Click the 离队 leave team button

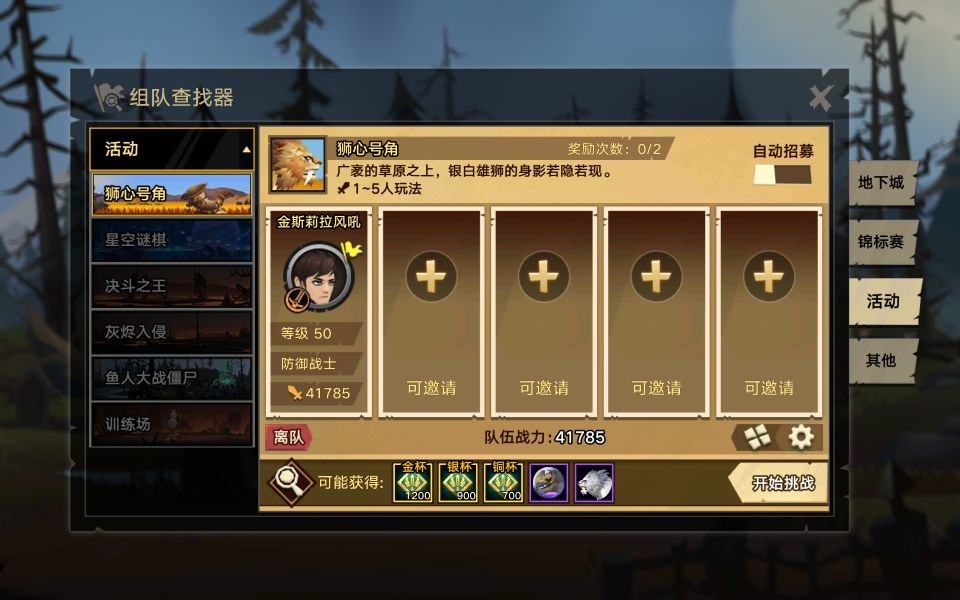288,437
